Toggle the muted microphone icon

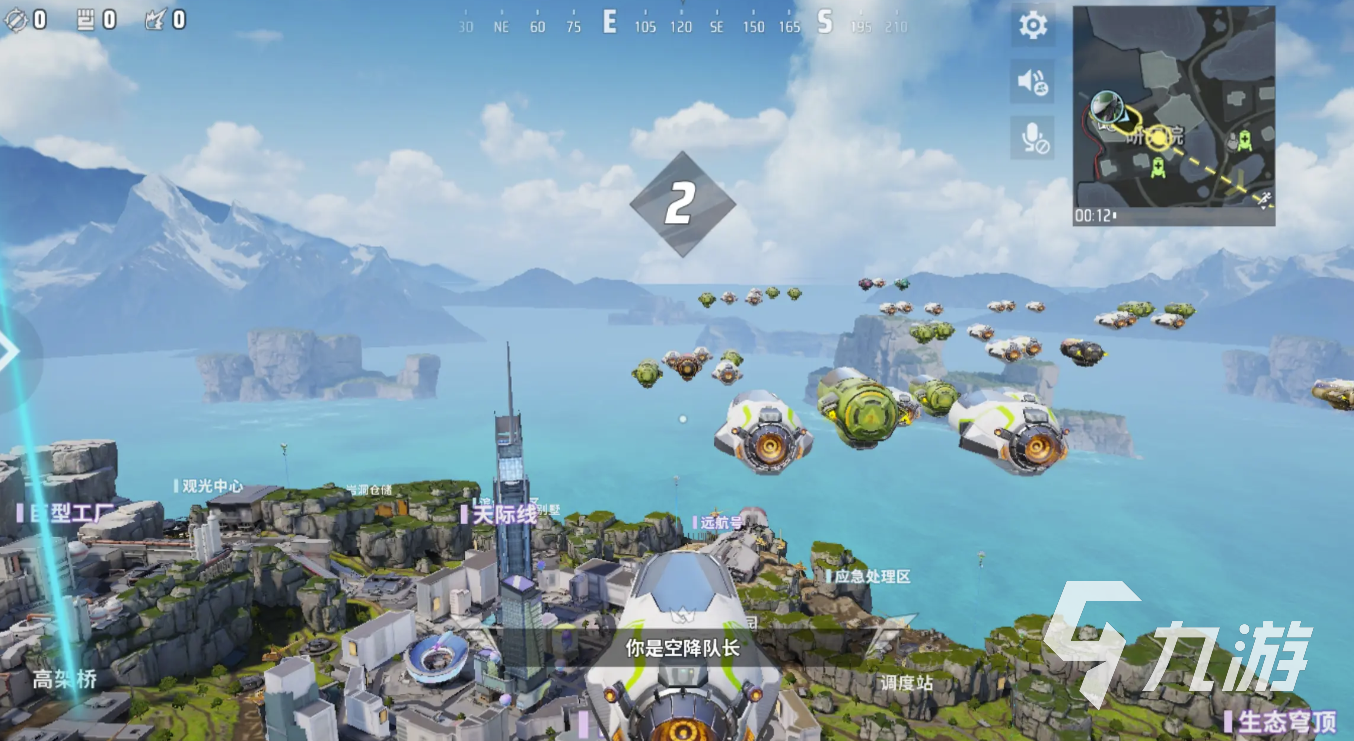tap(1033, 138)
